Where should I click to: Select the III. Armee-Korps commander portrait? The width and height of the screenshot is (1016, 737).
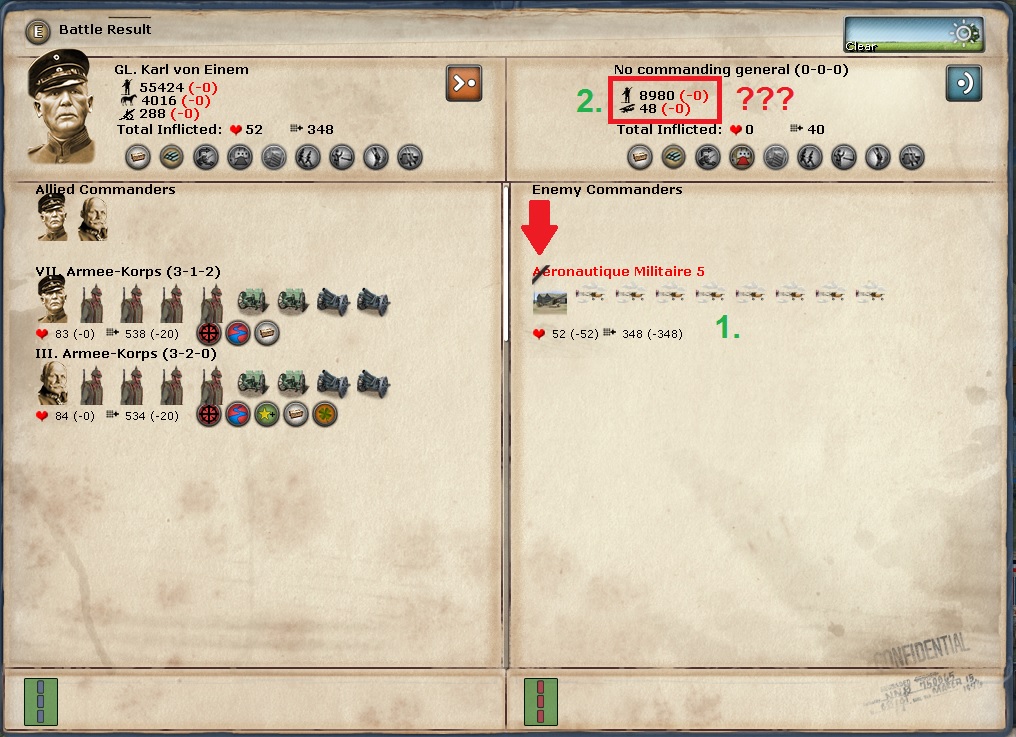(x=52, y=383)
